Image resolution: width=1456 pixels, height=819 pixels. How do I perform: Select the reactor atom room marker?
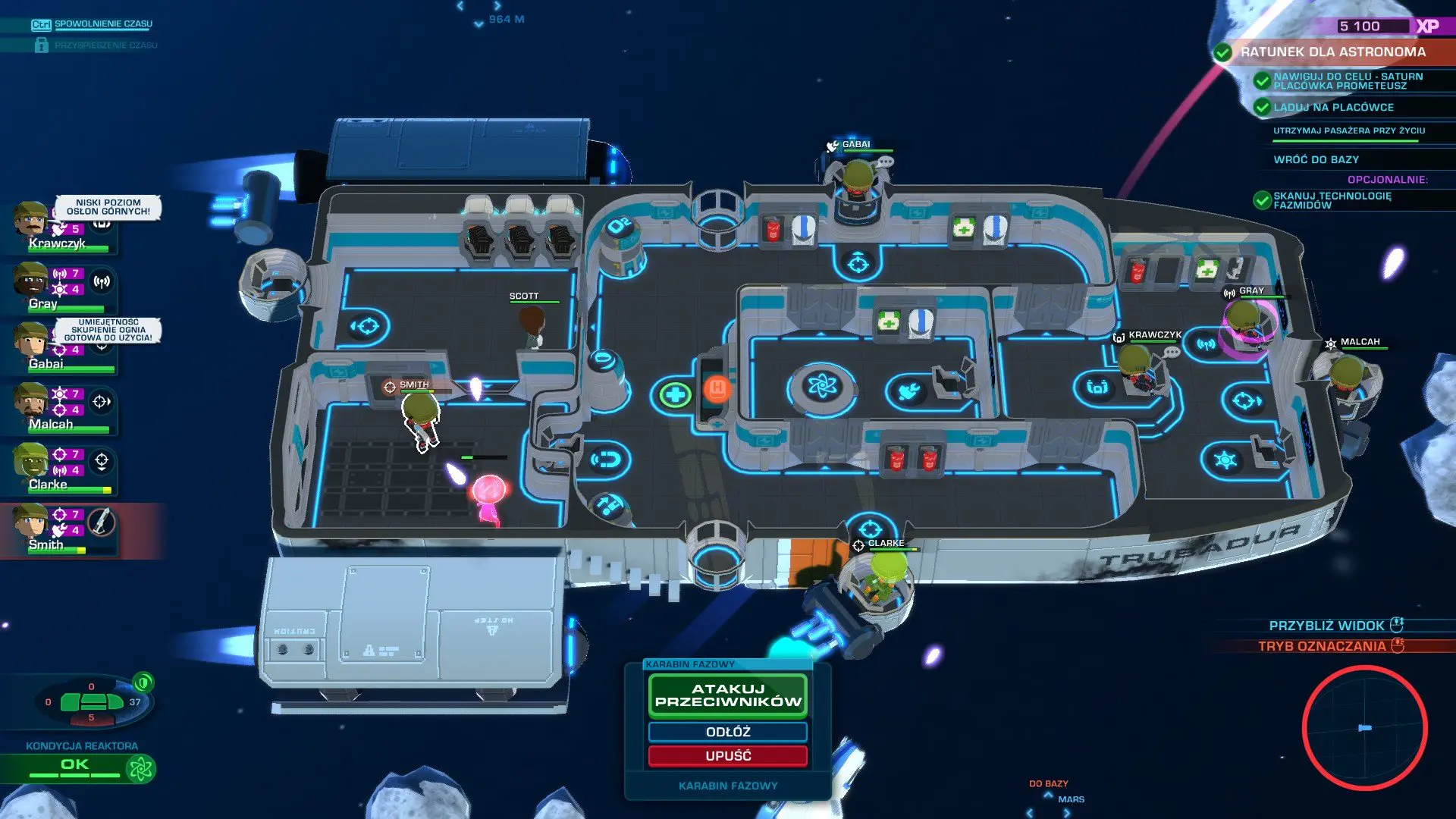point(822,387)
